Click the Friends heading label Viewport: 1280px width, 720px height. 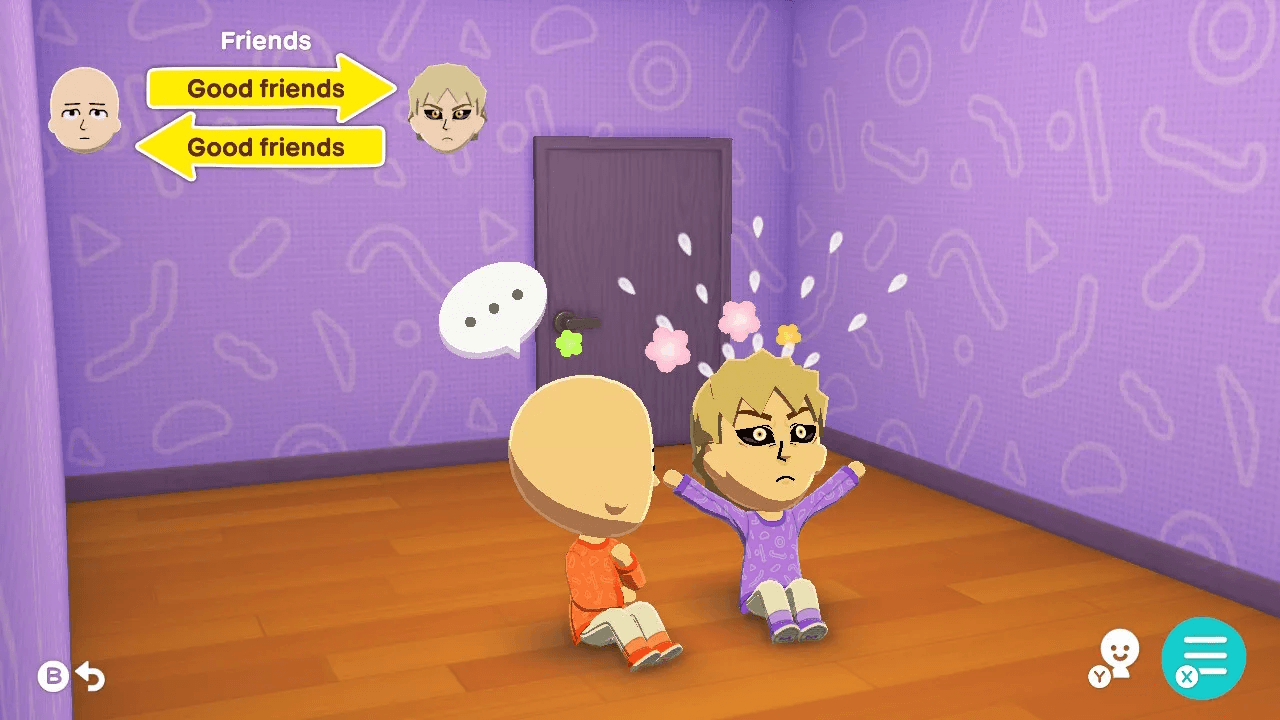pyautogui.click(x=264, y=40)
